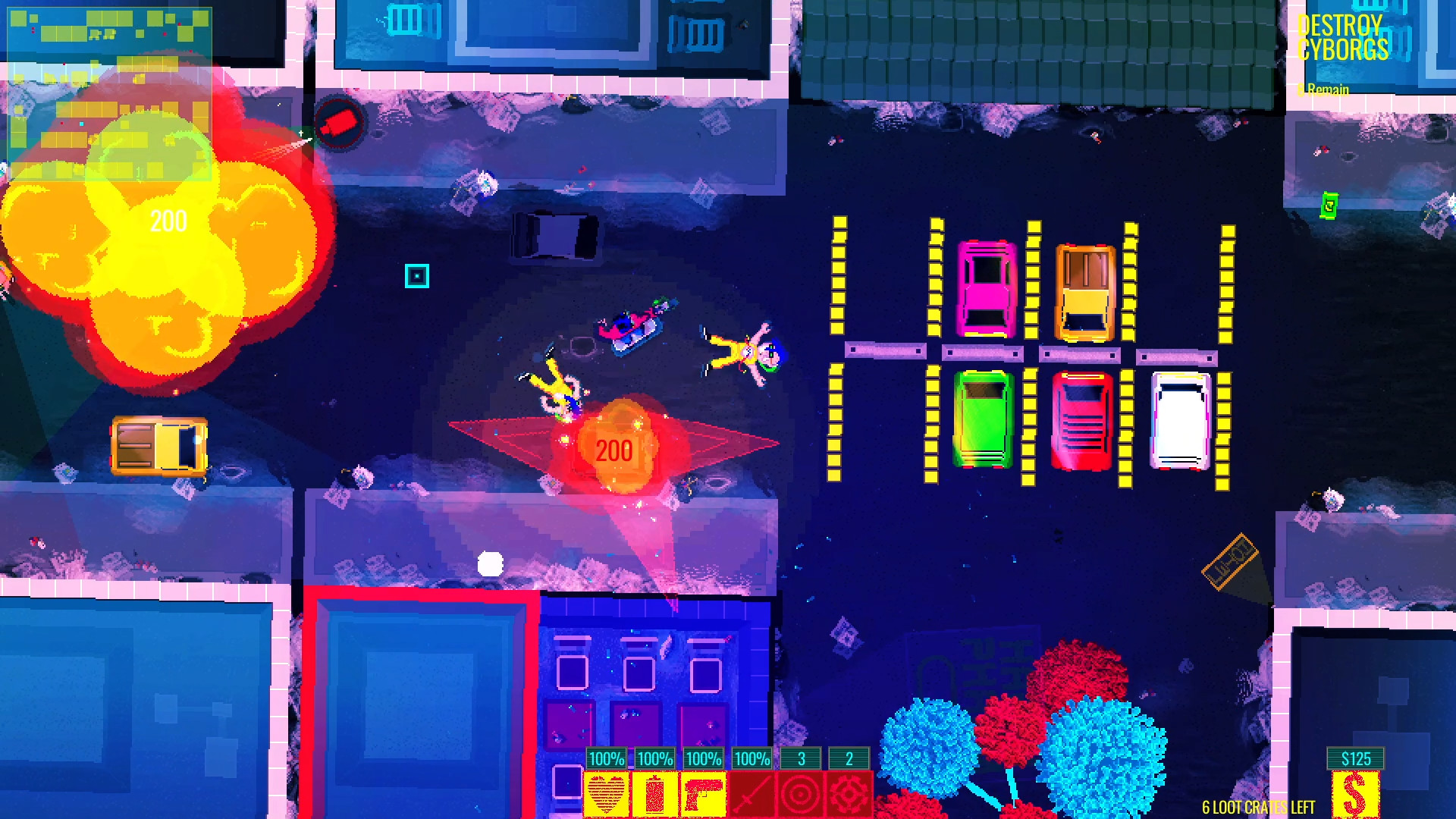Click the target crosshair ammo icon

800,791
